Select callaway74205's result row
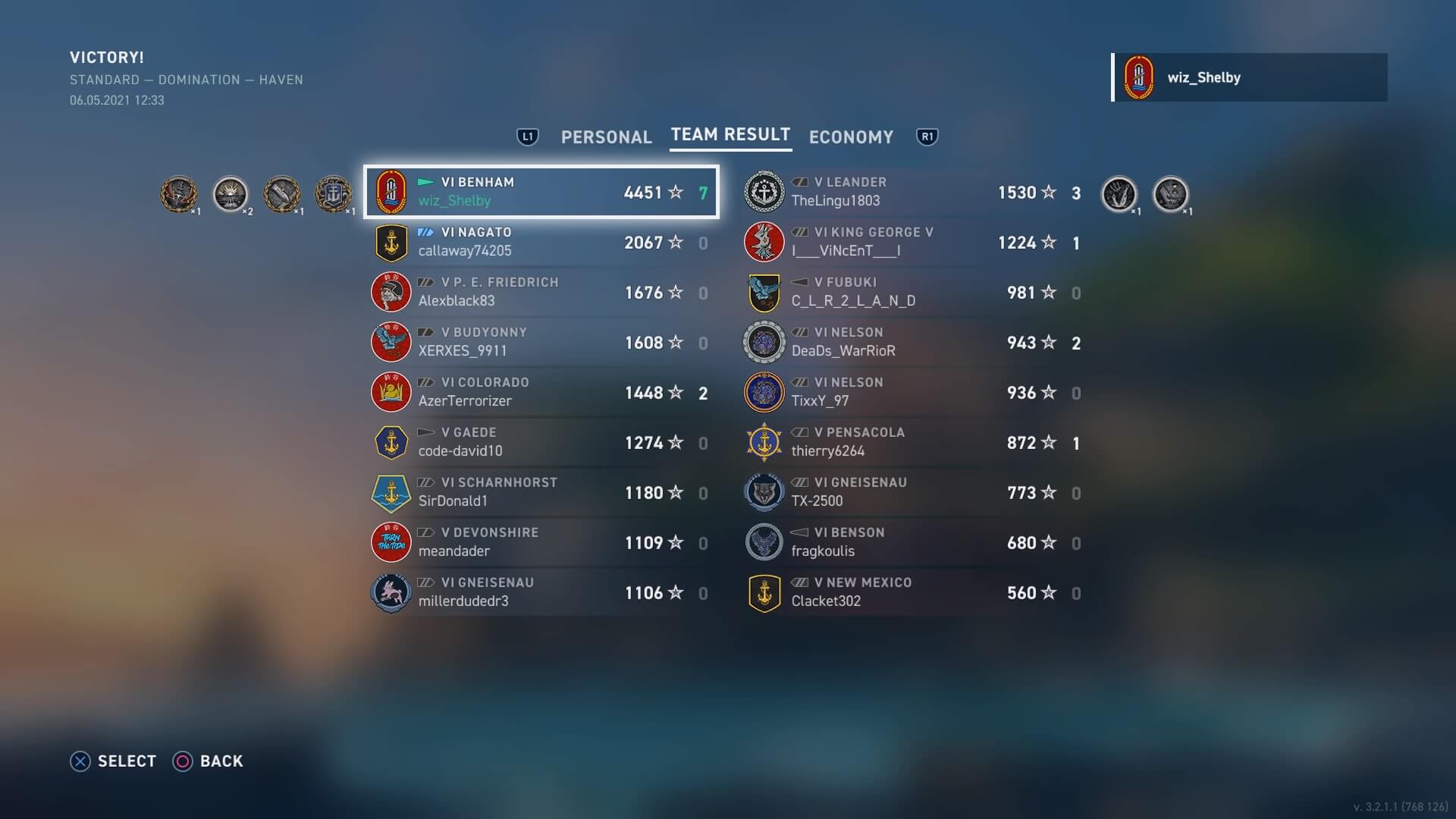 pos(541,241)
